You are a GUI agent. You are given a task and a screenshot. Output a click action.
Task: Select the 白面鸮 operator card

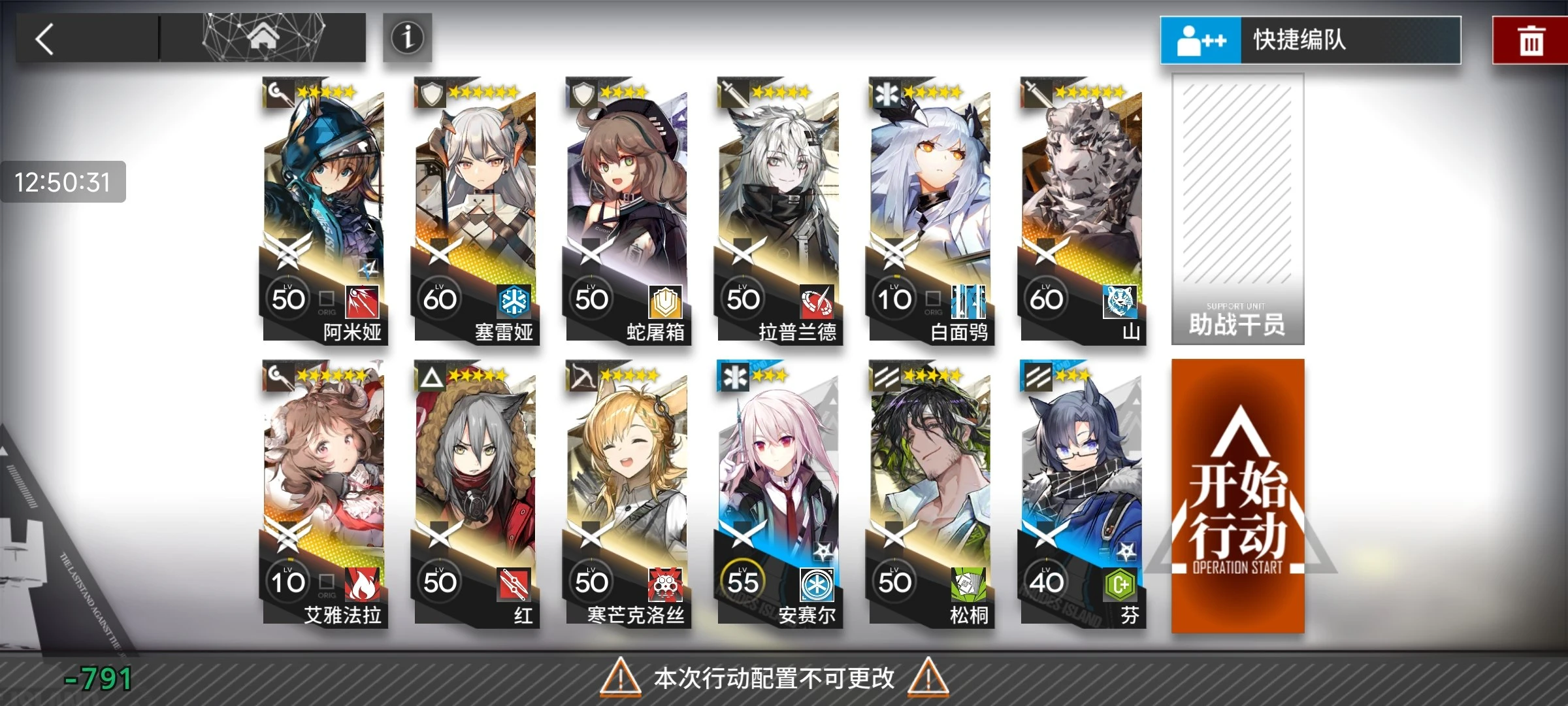coord(930,209)
